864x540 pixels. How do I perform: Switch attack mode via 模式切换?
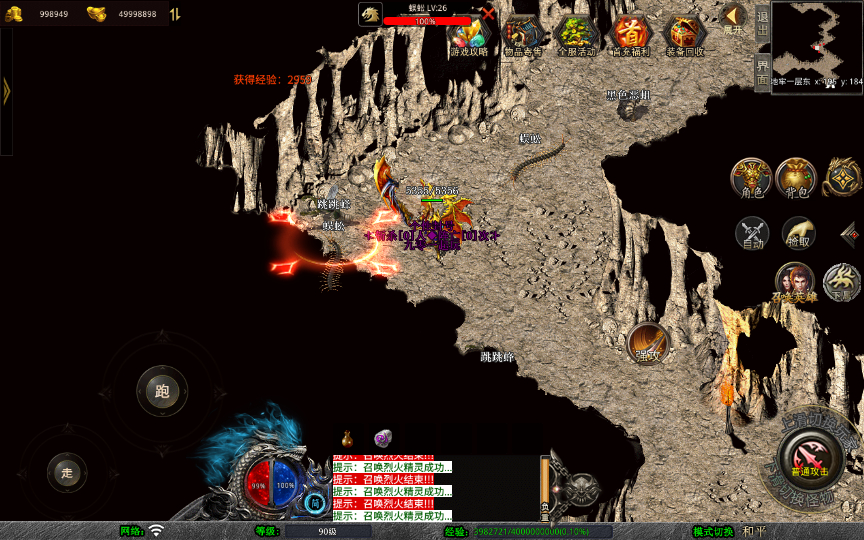pyautogui.click(x=713, y=531)
